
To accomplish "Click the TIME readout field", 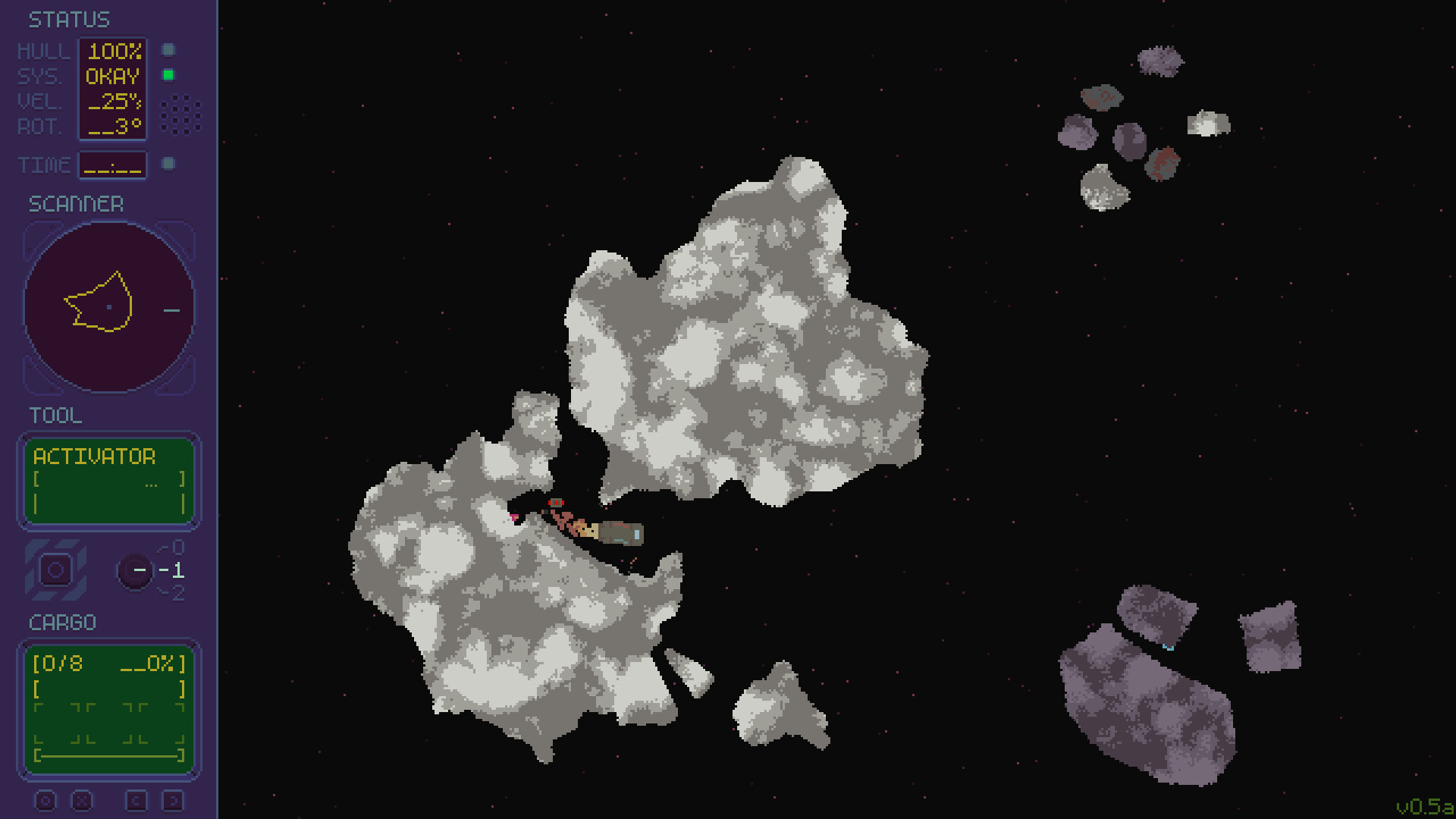I will [112, 164].
